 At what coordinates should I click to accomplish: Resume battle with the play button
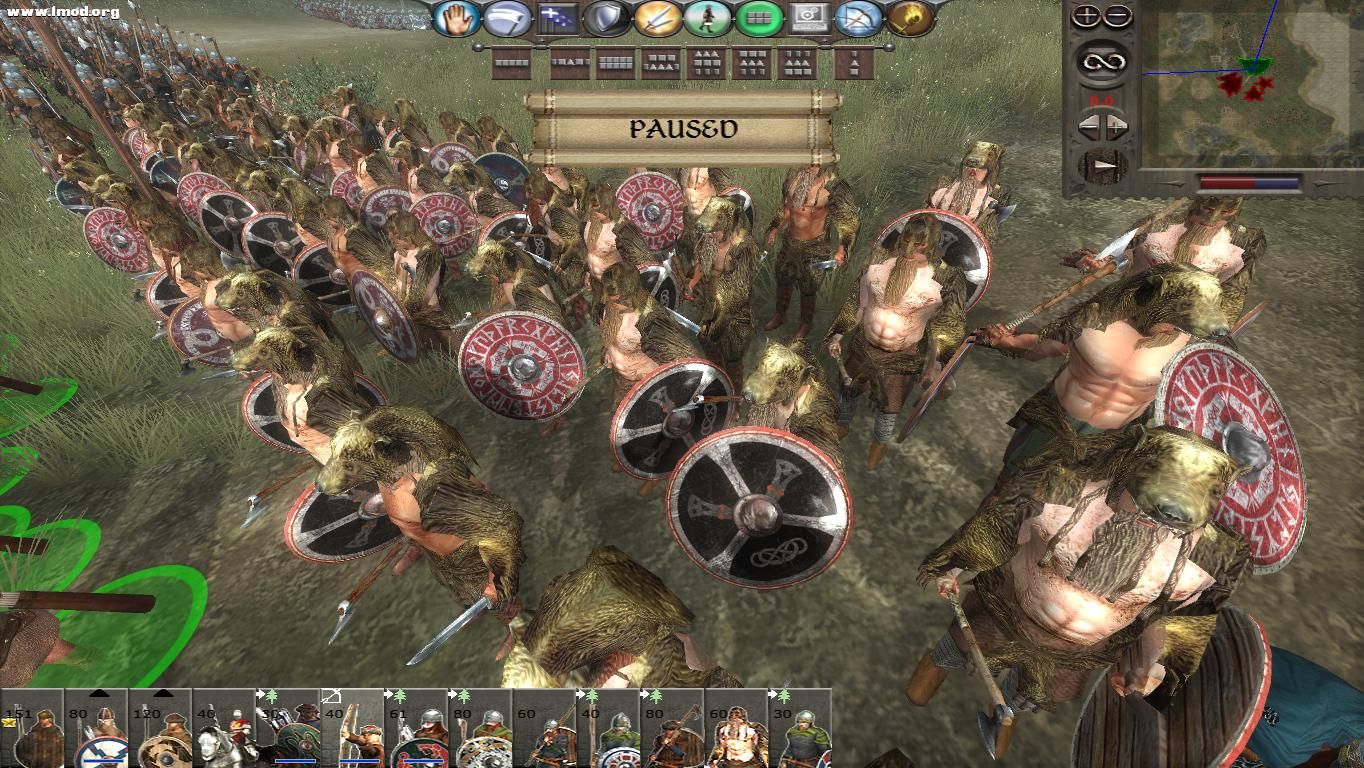pos(1101,166)
